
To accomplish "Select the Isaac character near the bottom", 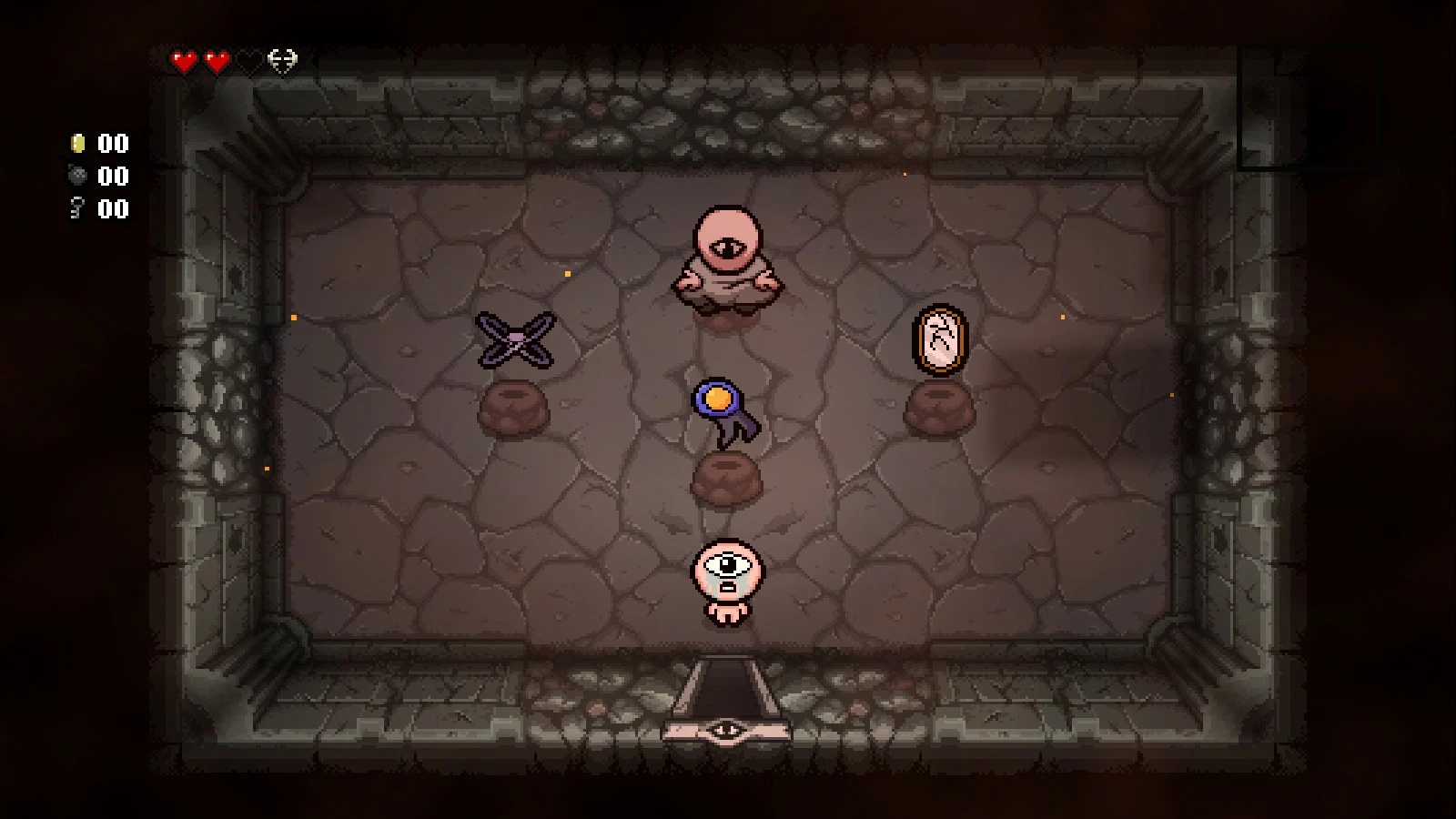I will point(726,582).
